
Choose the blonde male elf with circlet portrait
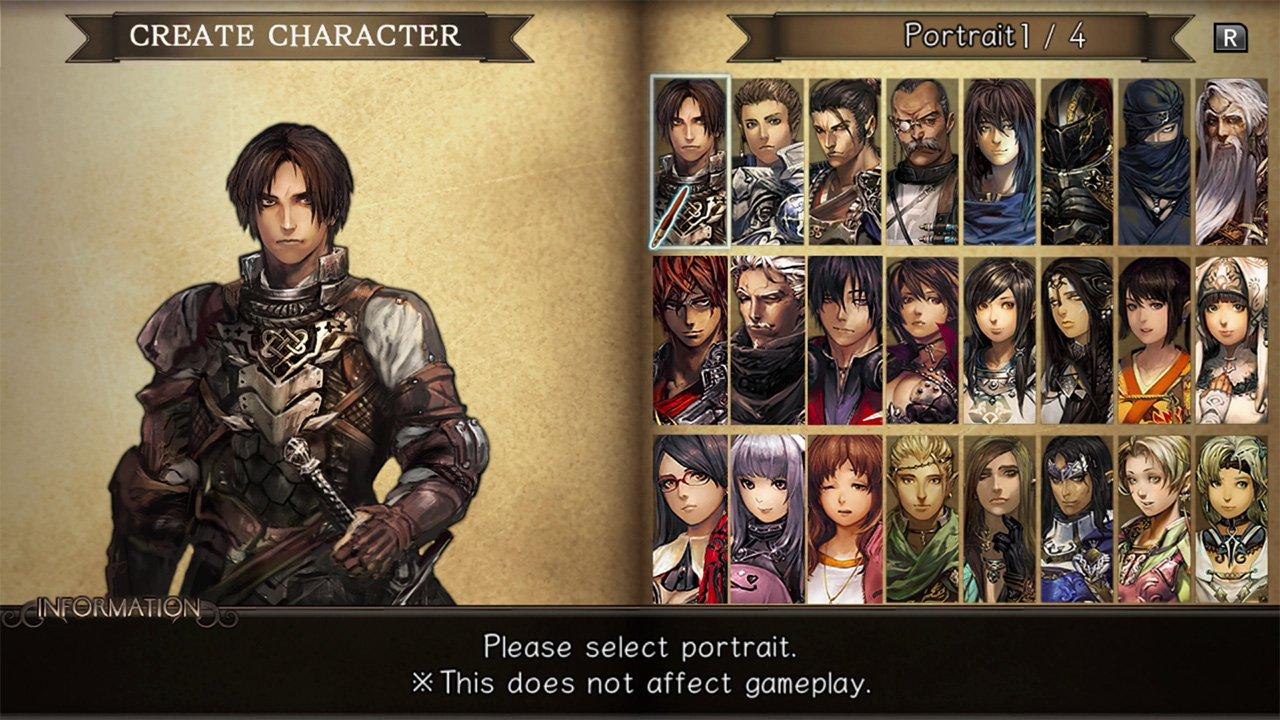click(x=921, y=520)
